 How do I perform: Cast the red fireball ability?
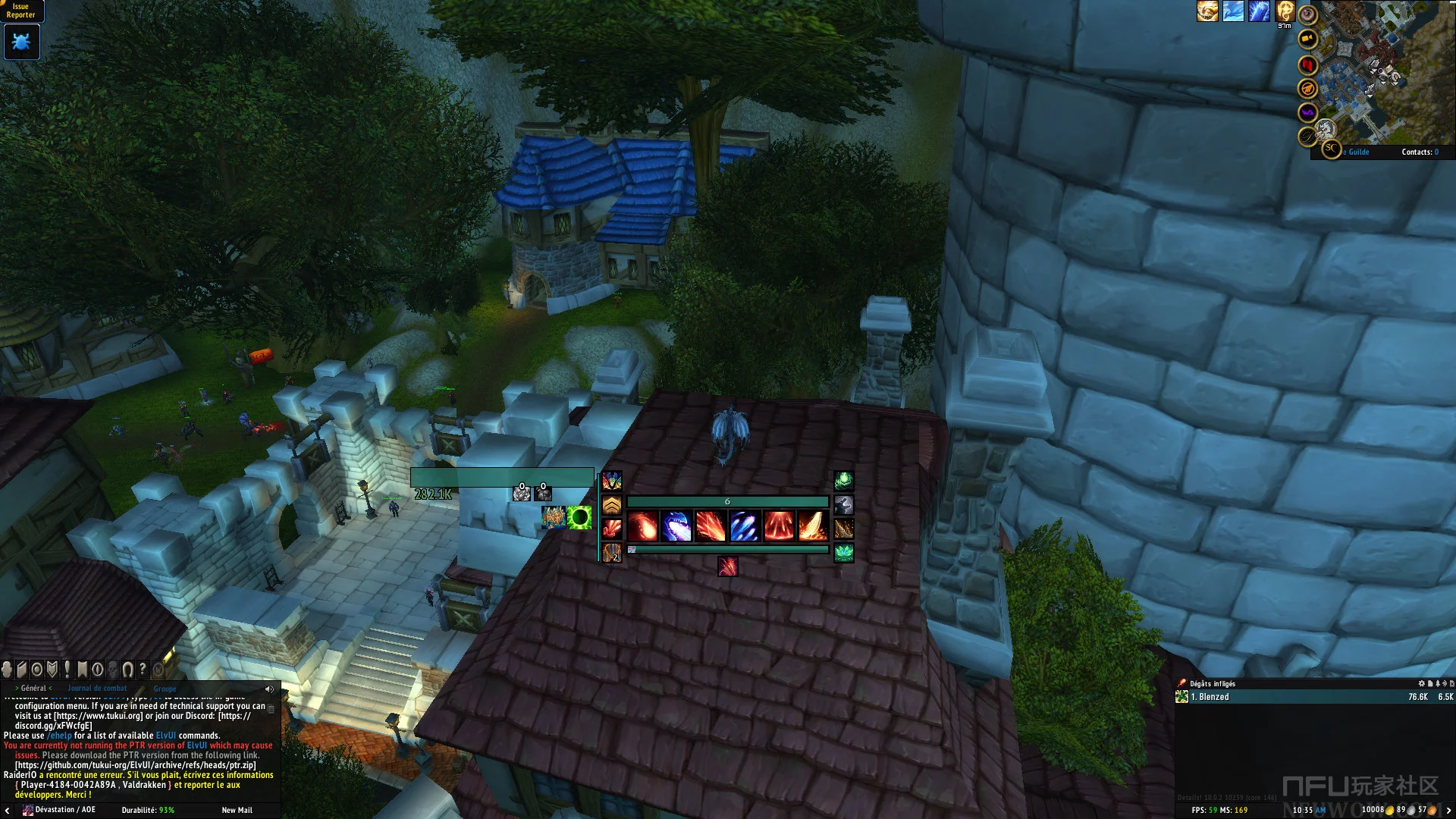click(x=642, y=526)
